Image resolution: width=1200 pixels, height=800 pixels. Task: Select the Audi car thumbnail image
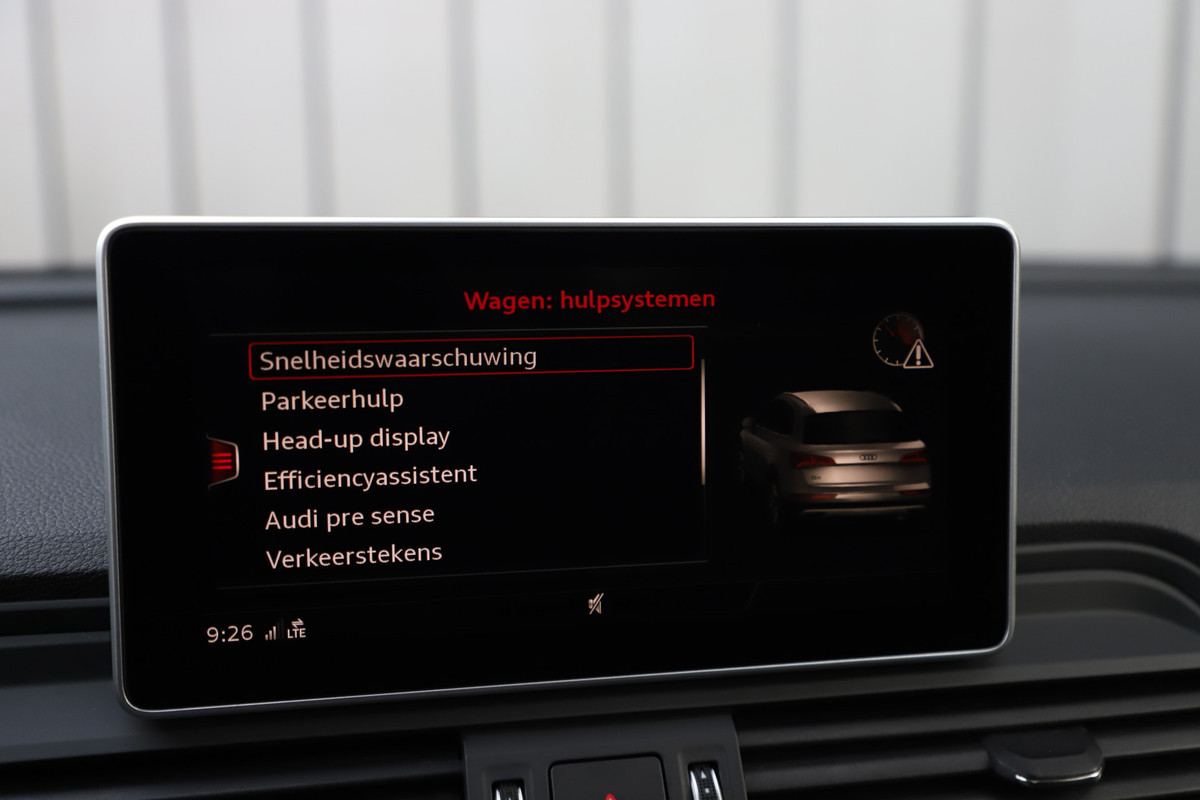[x=835, y=455]
